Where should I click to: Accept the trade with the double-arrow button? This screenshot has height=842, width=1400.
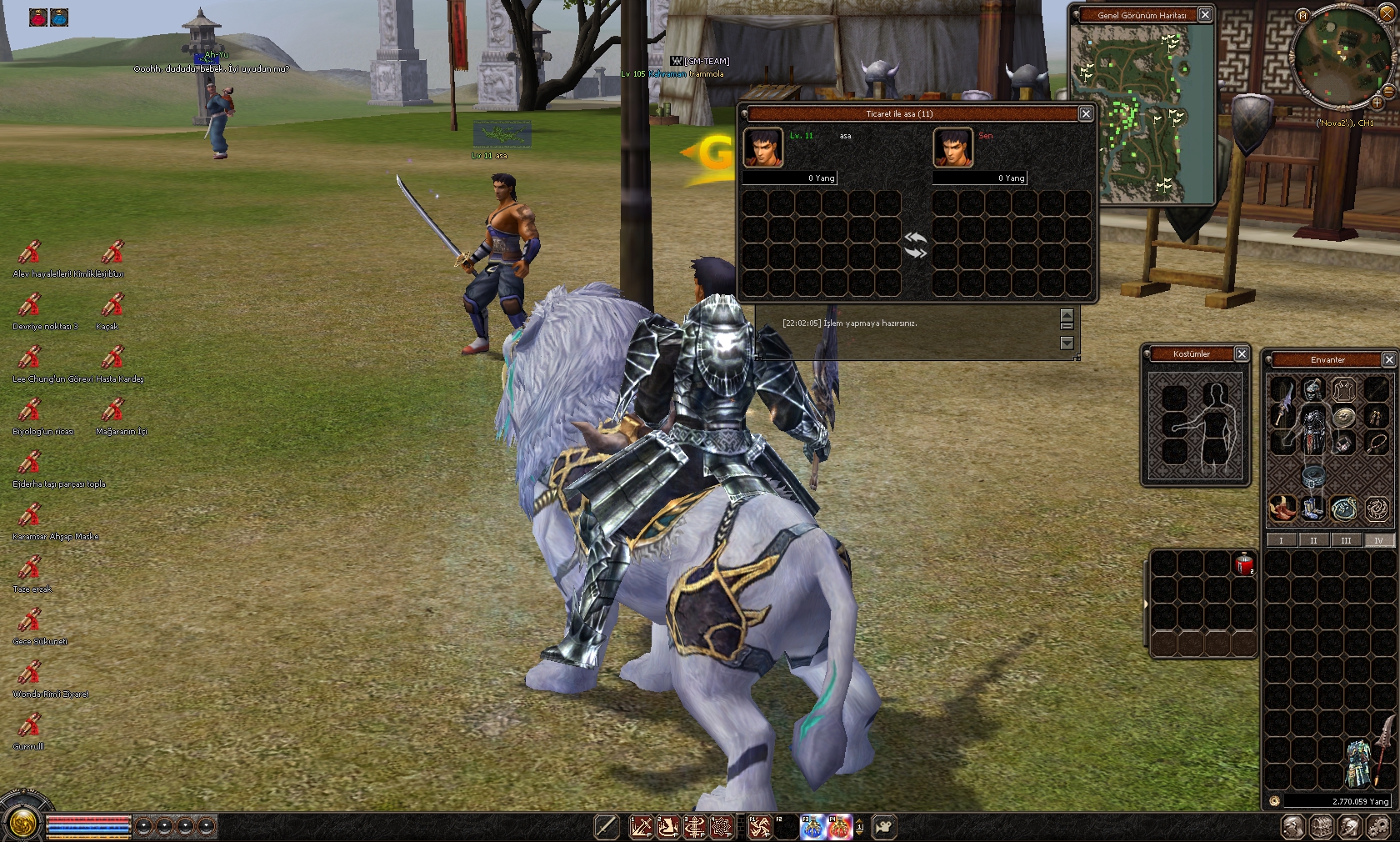(x=915, y=244)
